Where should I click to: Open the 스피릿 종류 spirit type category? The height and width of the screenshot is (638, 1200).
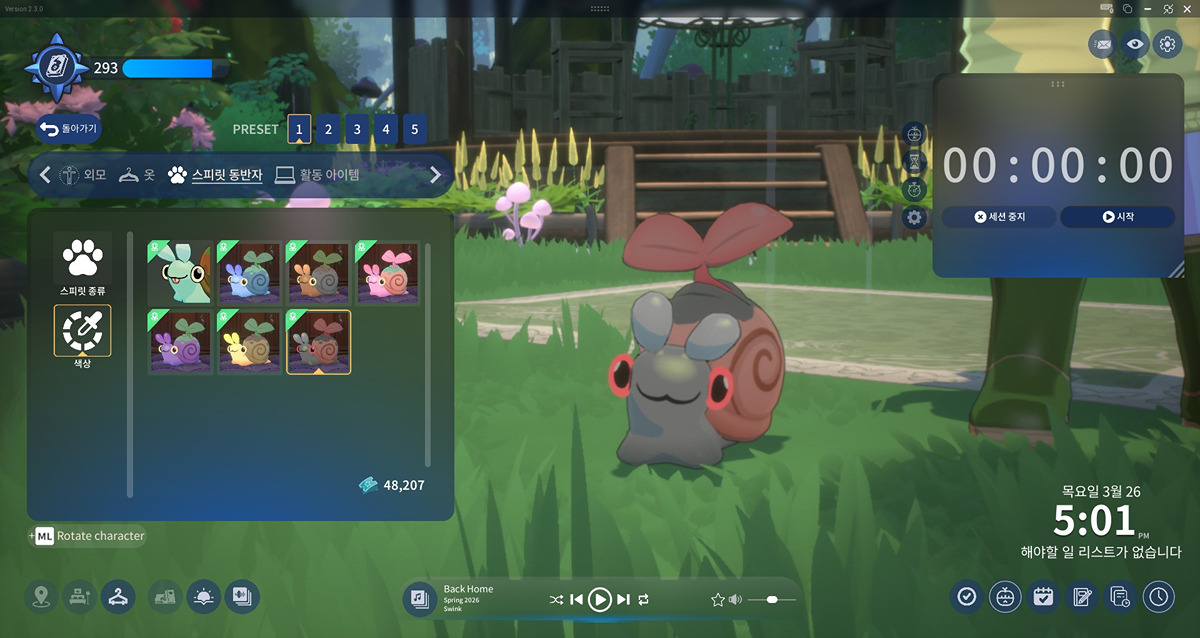82,264
